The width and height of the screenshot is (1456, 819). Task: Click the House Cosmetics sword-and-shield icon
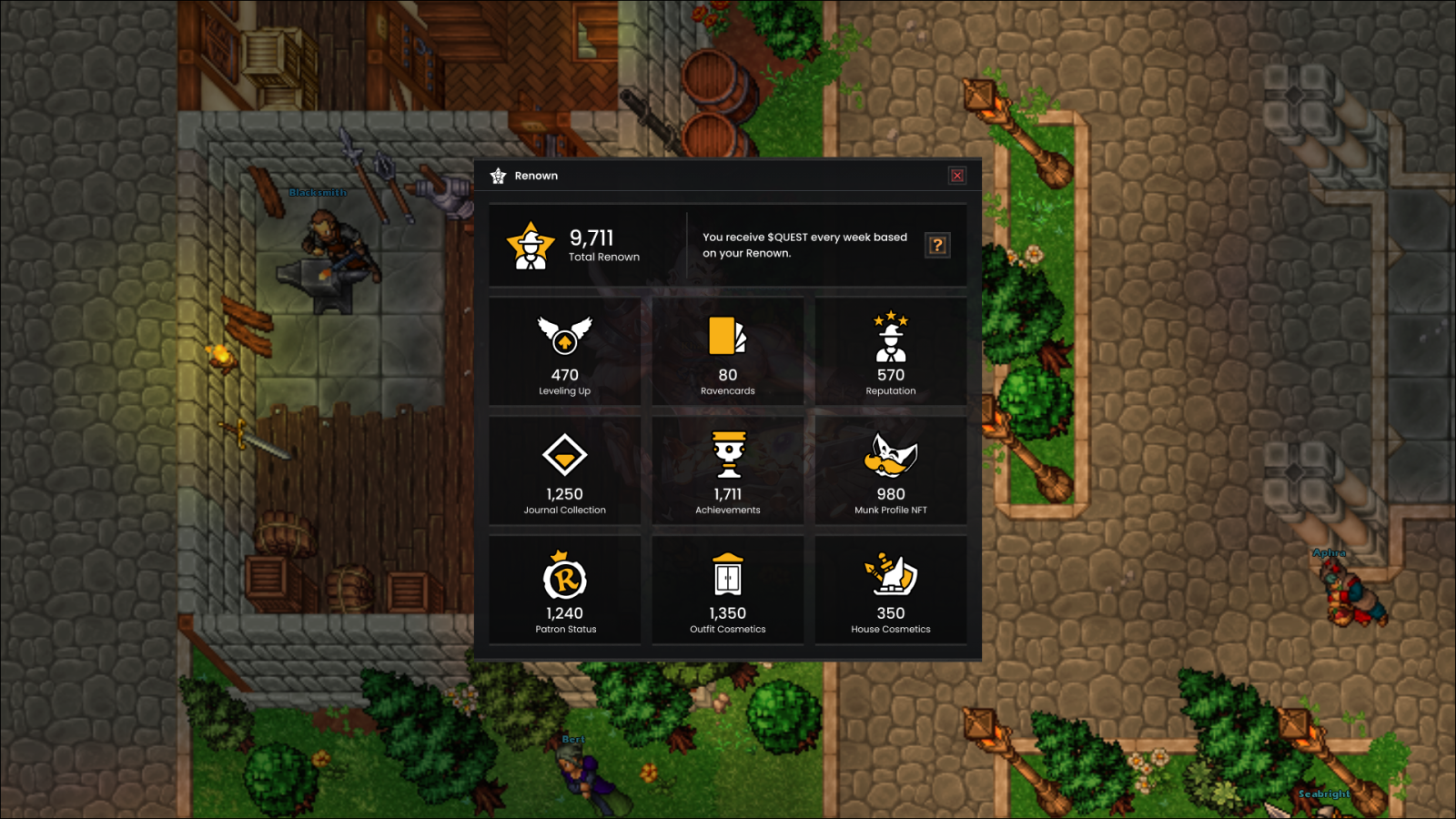pos(890,574)
